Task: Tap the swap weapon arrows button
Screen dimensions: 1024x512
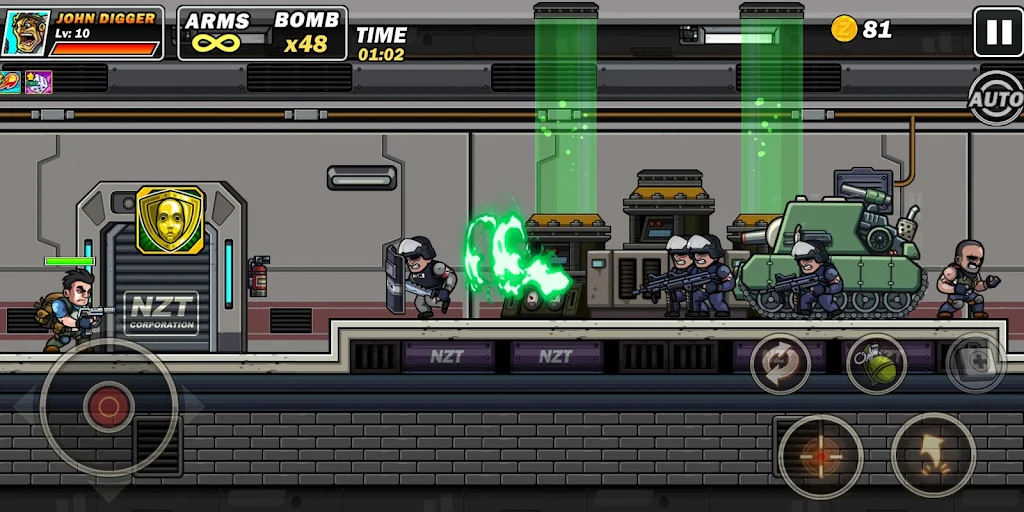Action: tap(780, 363)
